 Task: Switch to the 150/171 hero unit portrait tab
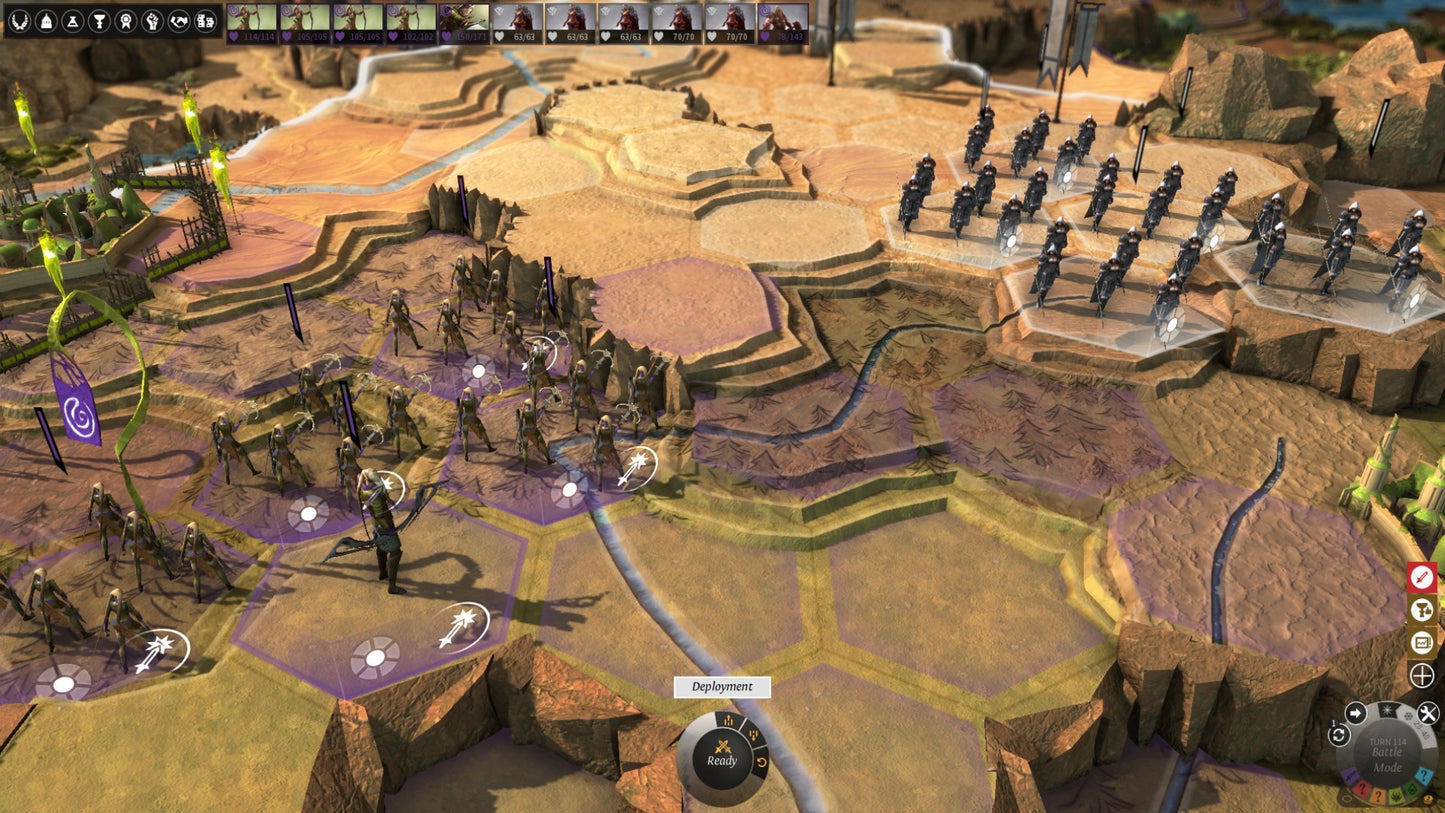point(464,18)
